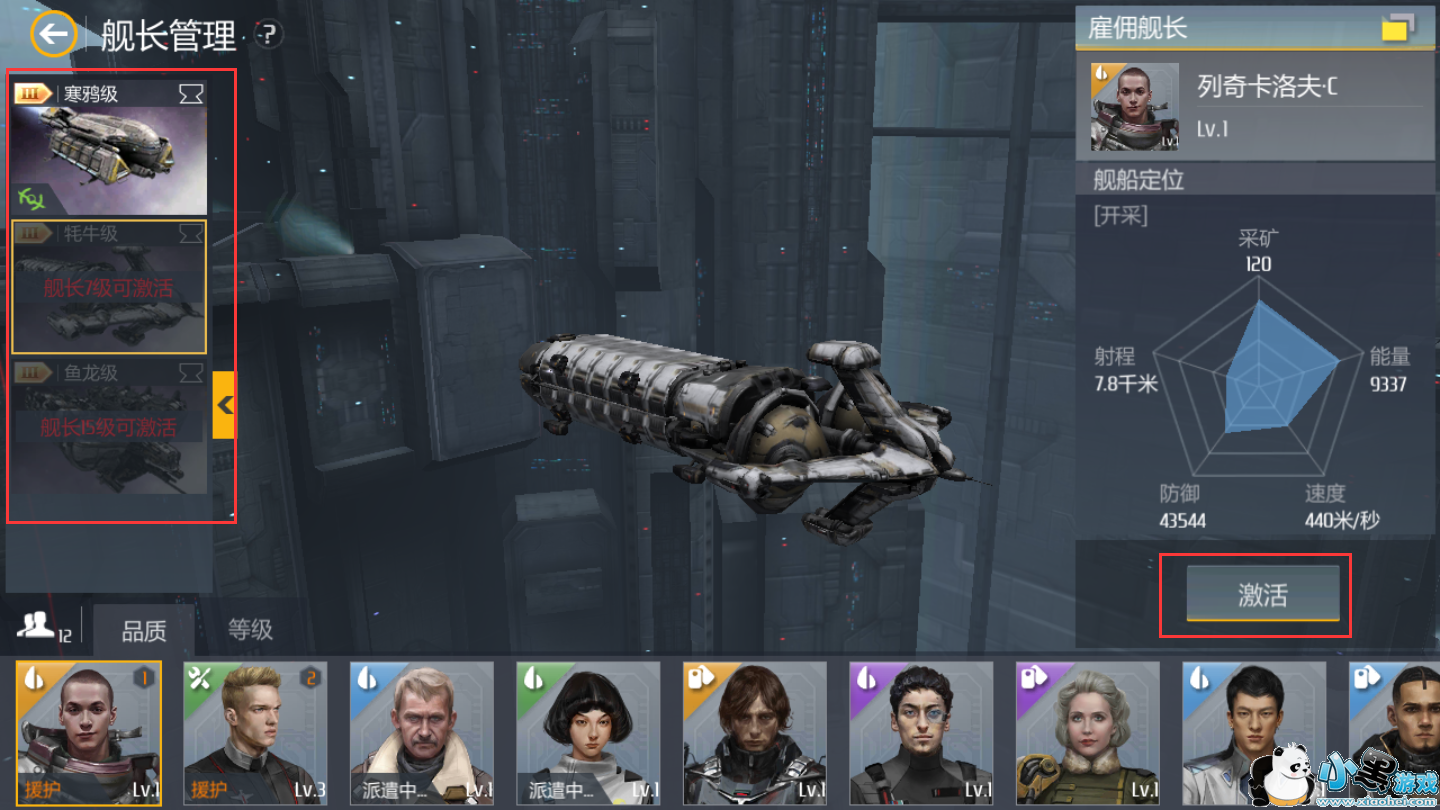Image resolution: width=1440 pixels, height=810 pixels.
Task: Select the locked 鱼龙级 ship card
Action: coord(109,427)
